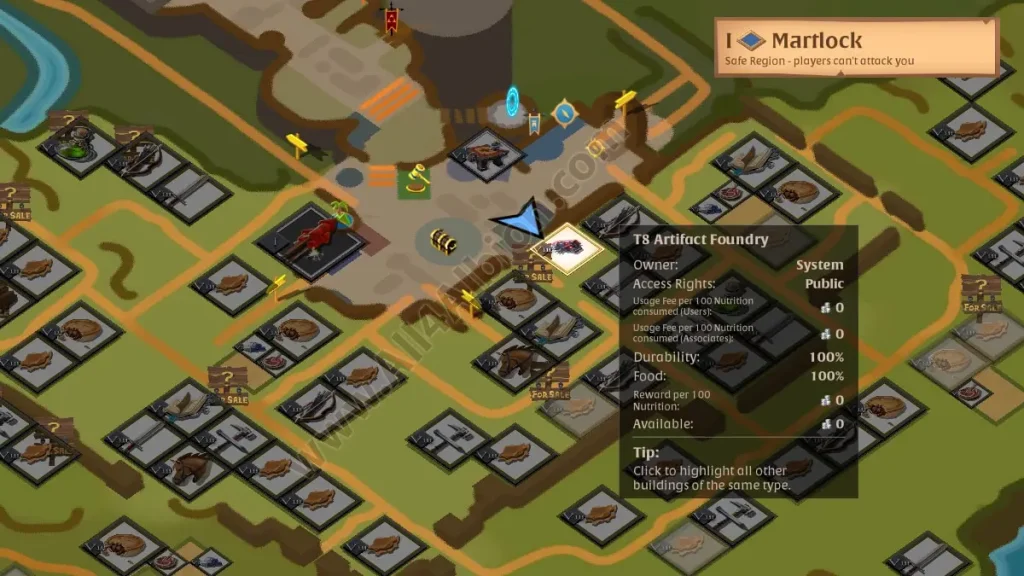Click the gold treasure chest bank marker

pyautogui.click(x=443, y=241)
